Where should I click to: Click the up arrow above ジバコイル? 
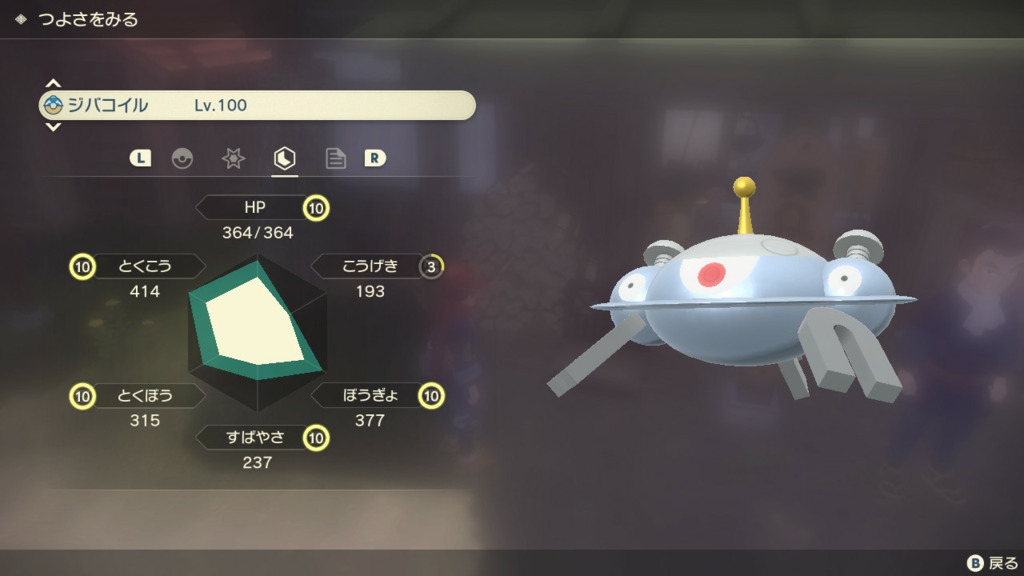[54, 84]
